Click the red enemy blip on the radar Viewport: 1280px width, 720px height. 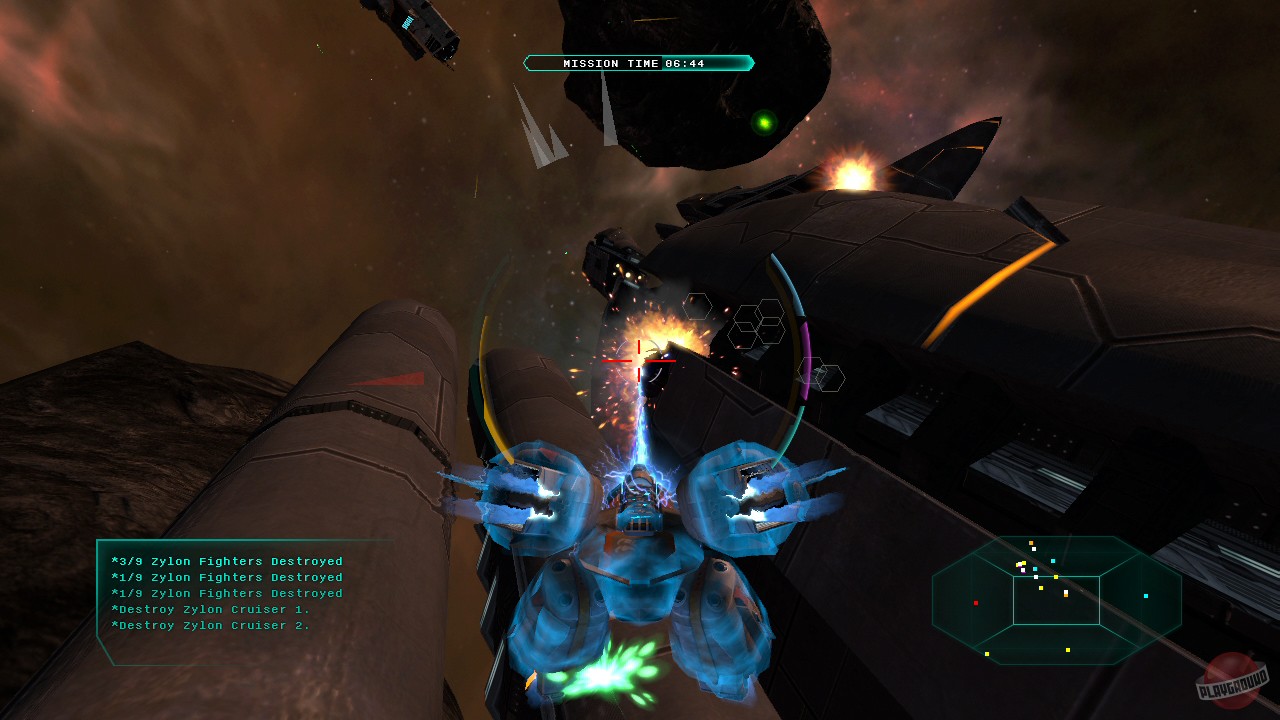(976, 603)
